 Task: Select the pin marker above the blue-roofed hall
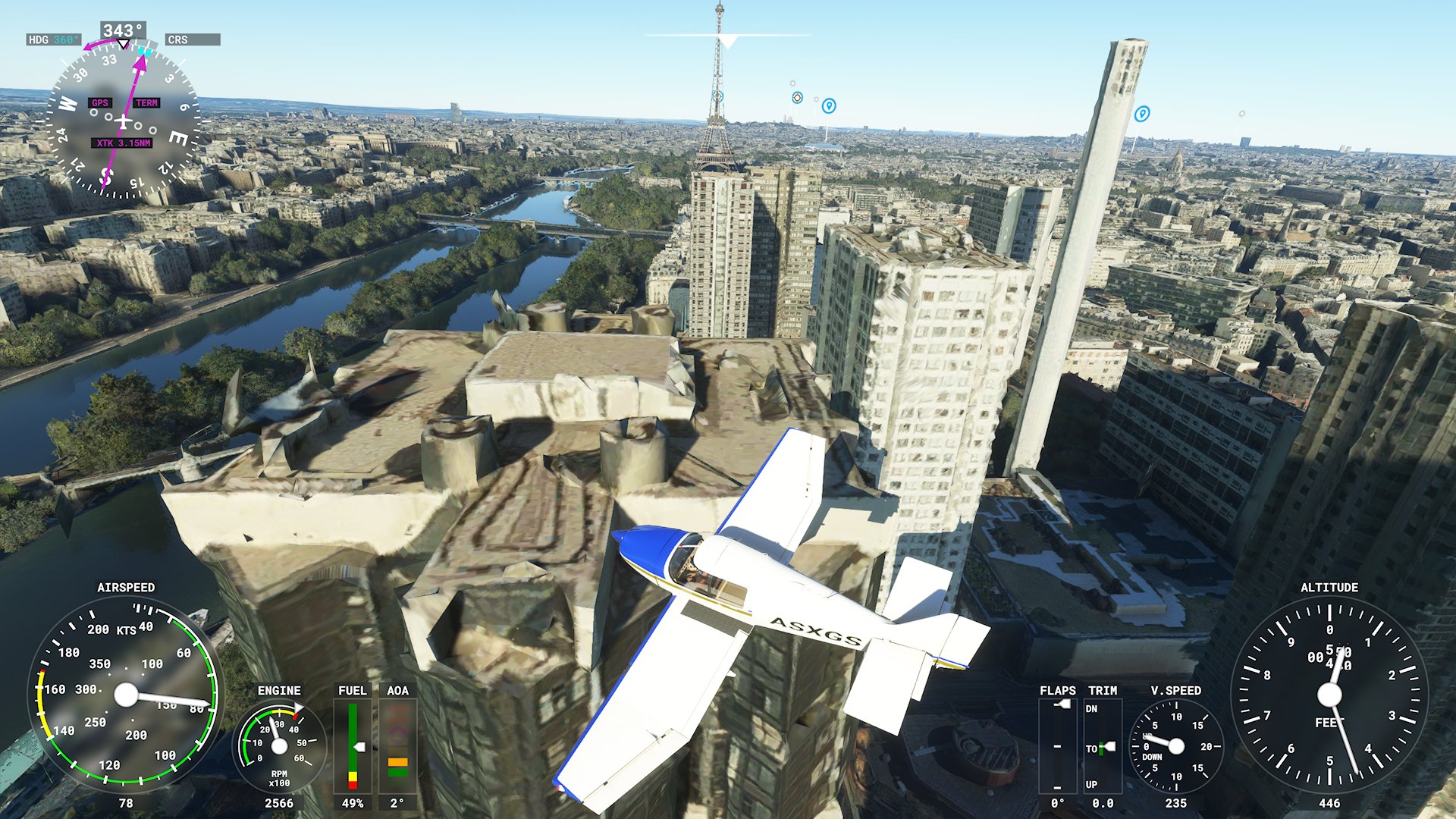coord(829,105)
